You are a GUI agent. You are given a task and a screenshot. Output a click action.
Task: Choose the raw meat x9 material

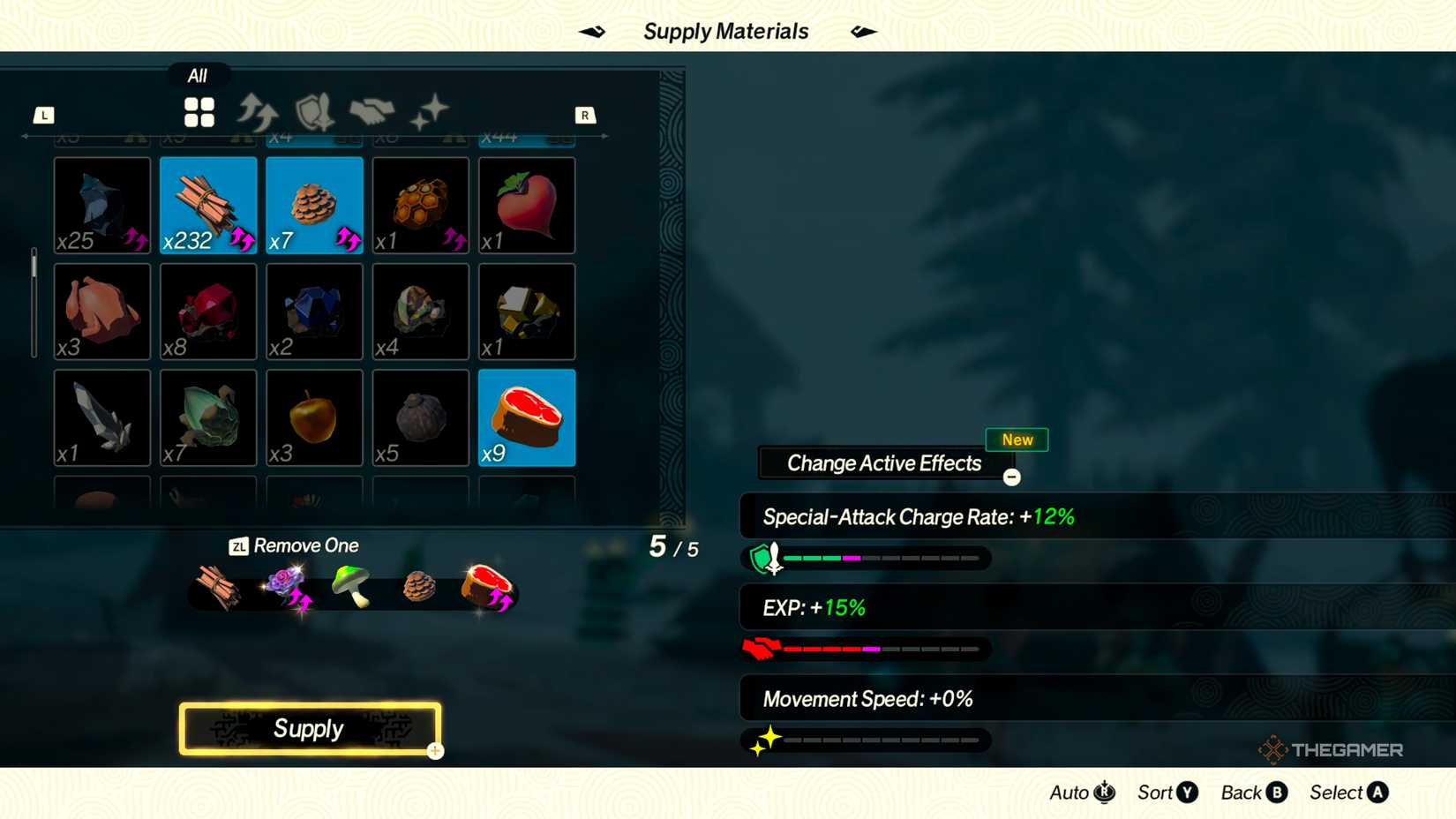(x=526, y=417)
